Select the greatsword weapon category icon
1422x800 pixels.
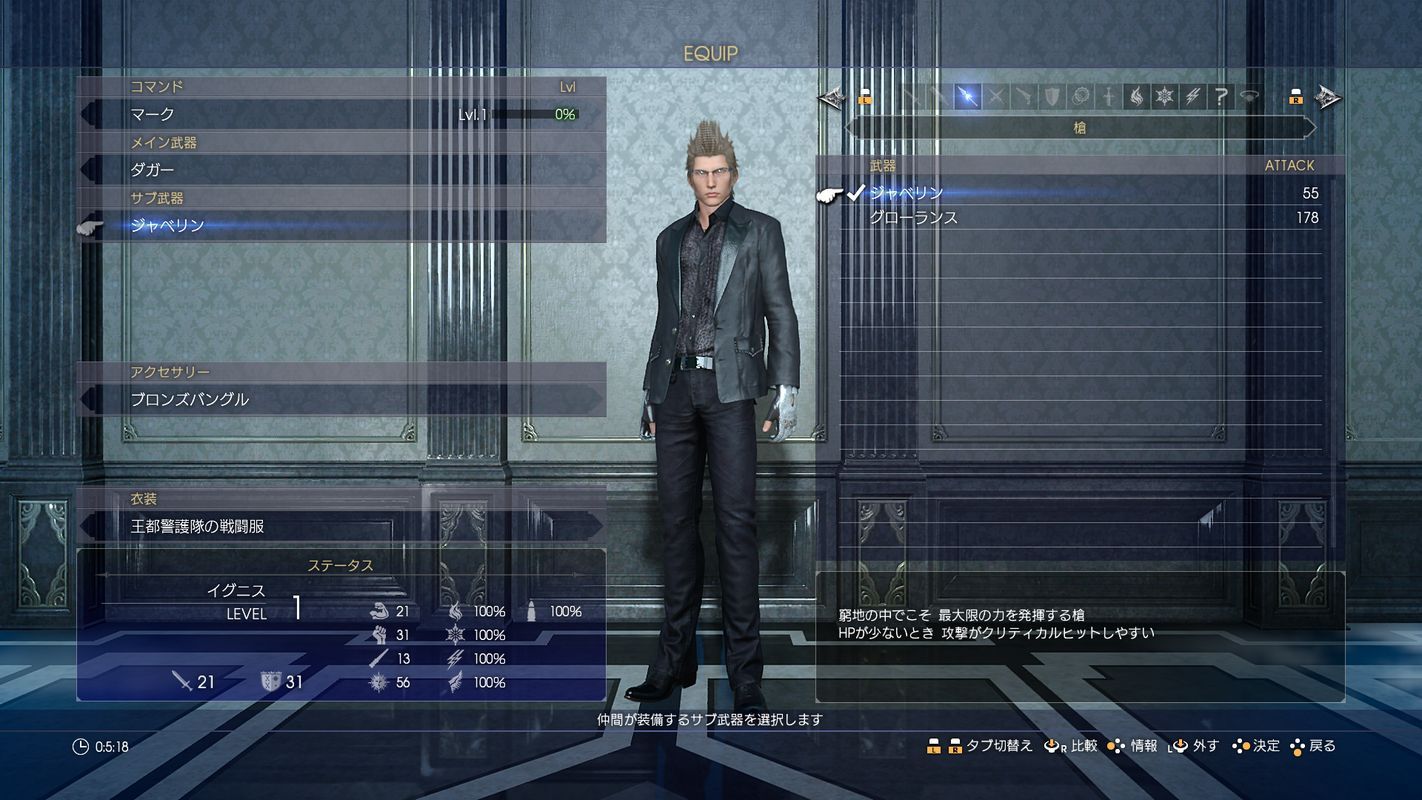[x=942, y=95]
